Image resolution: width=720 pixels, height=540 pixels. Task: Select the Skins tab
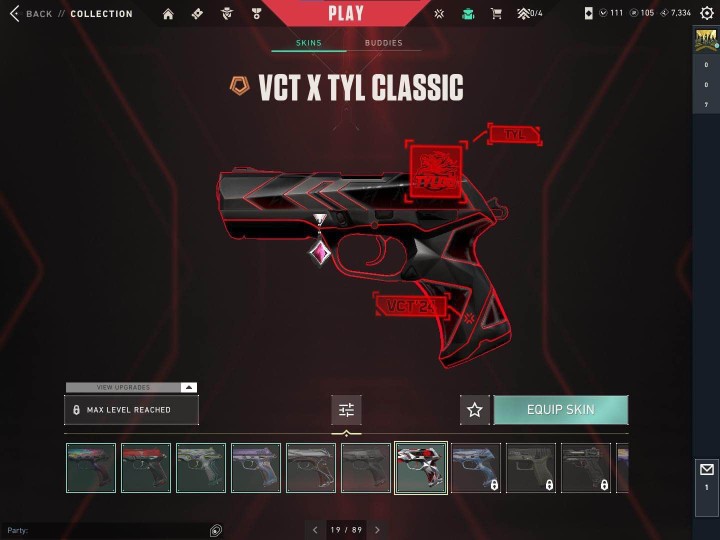tap(309, 43)
